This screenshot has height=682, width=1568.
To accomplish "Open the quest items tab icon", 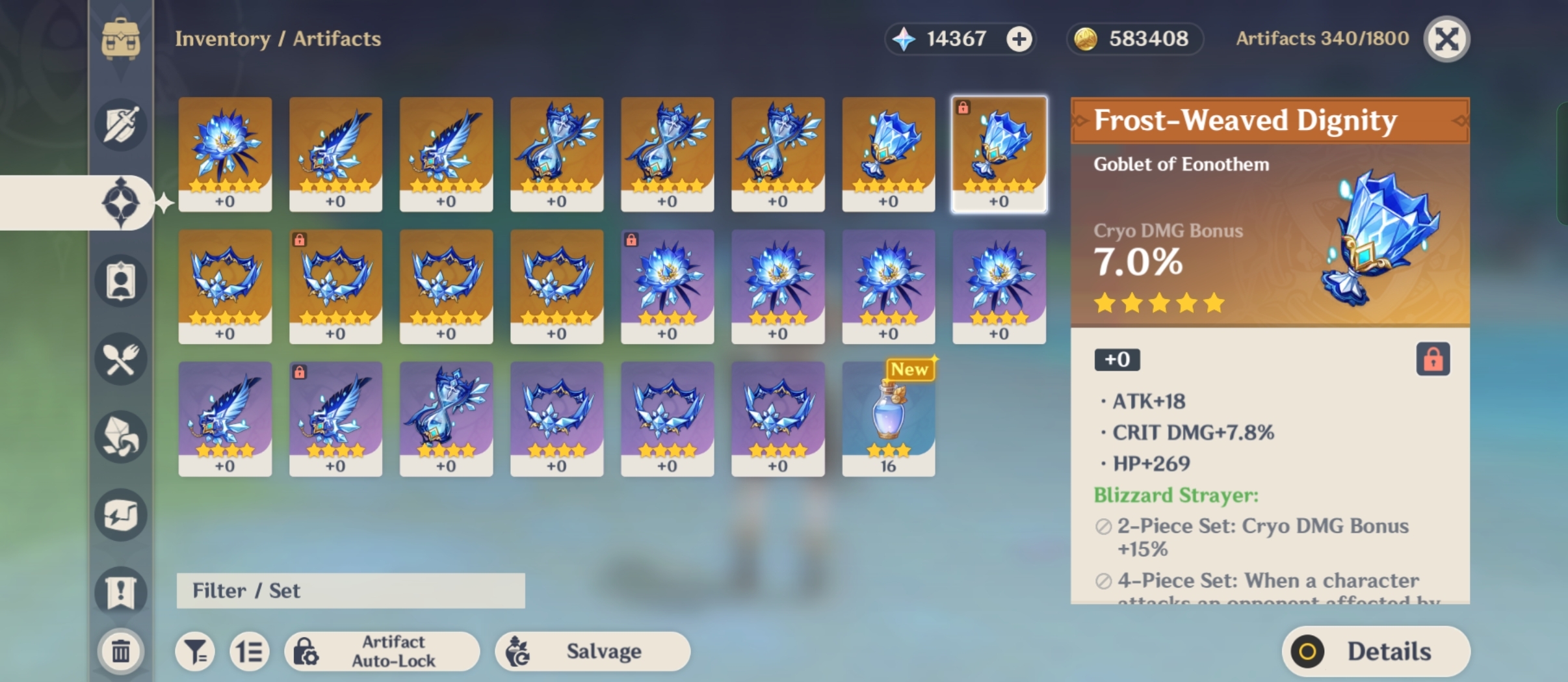I will (121, 590).
